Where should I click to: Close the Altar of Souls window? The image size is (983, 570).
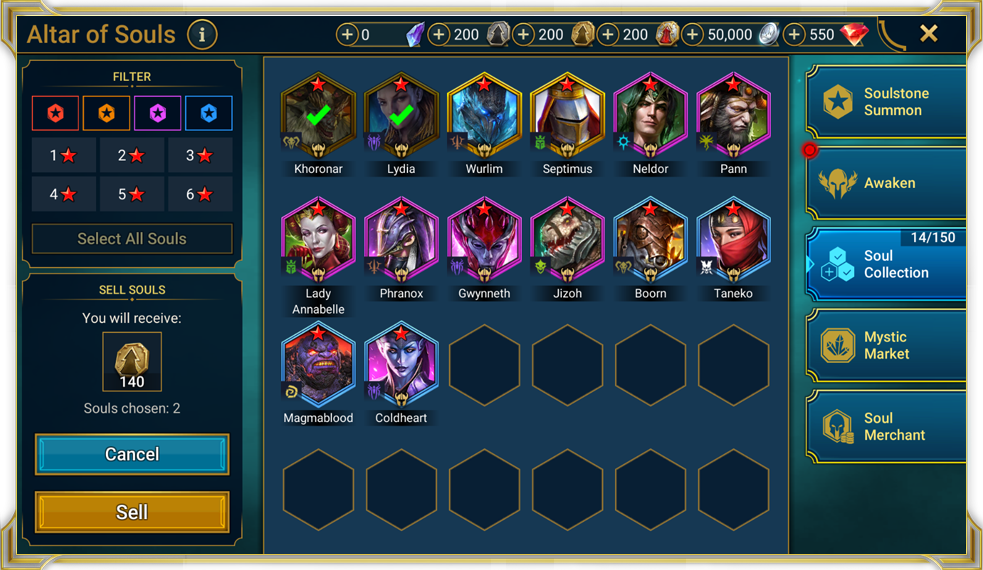[x=929, y=34]
